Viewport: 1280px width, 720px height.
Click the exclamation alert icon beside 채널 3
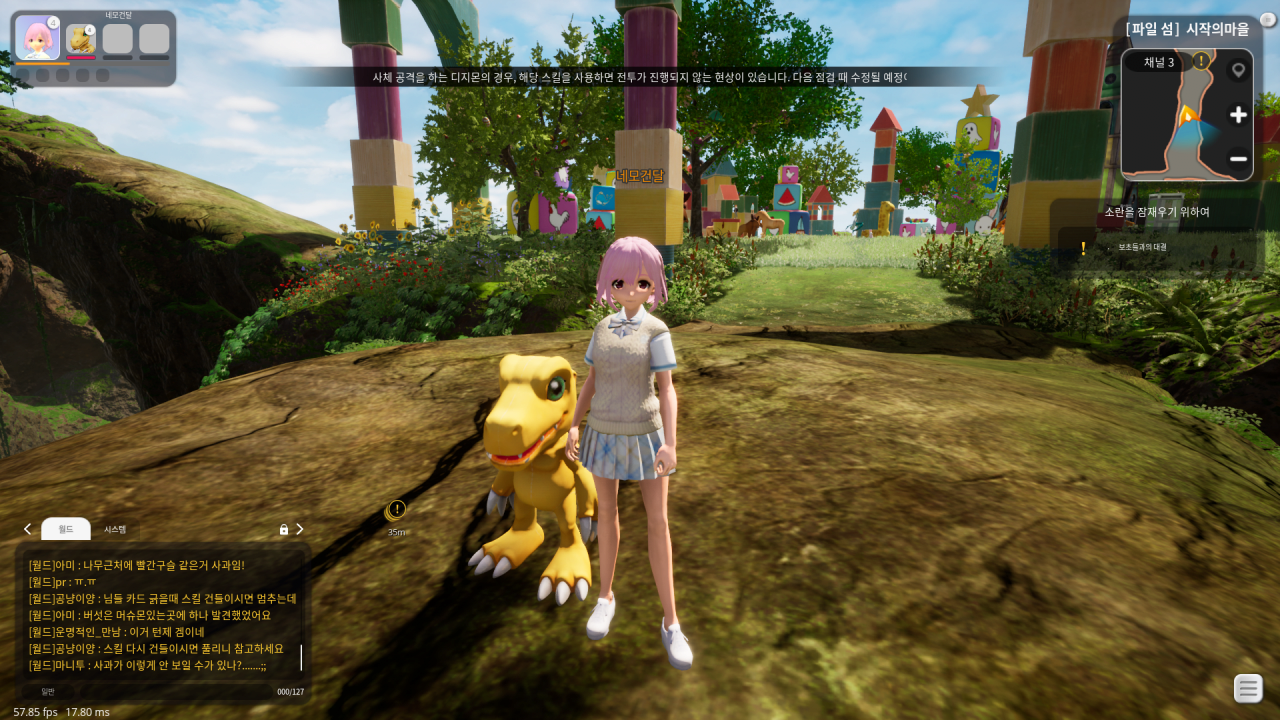1199,62
